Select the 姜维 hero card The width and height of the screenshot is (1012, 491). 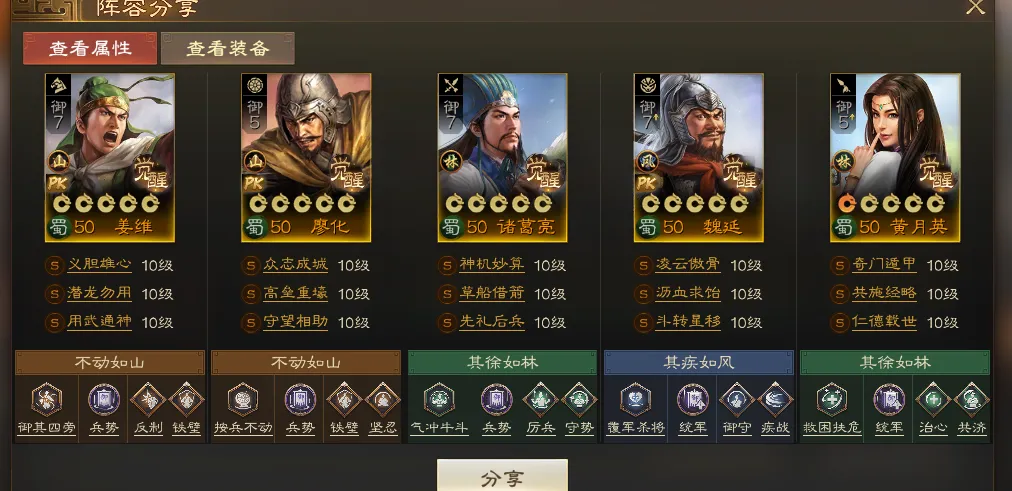pos(110,157)
